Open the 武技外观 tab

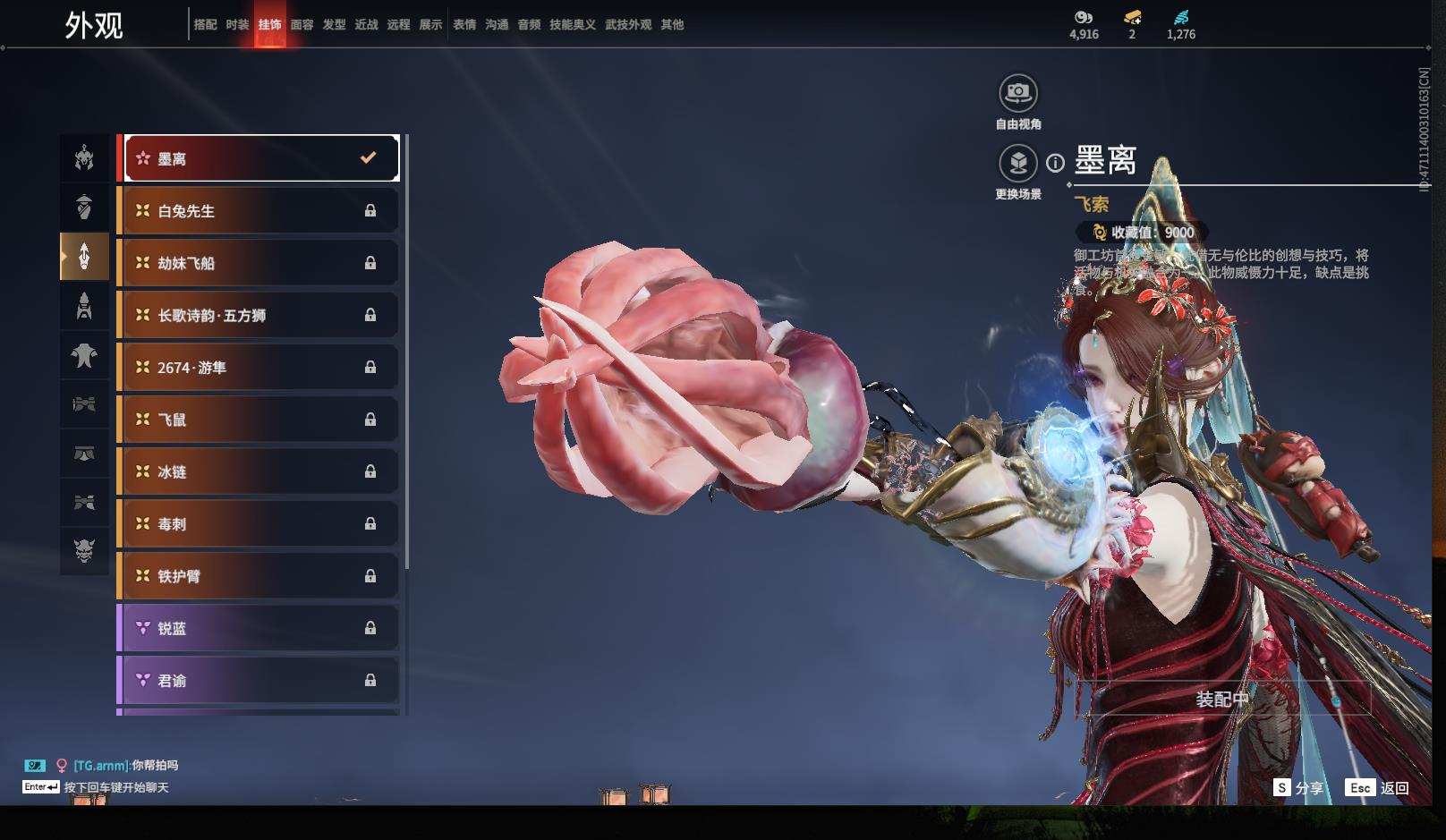pyautogui.click(x=628, y=25)
